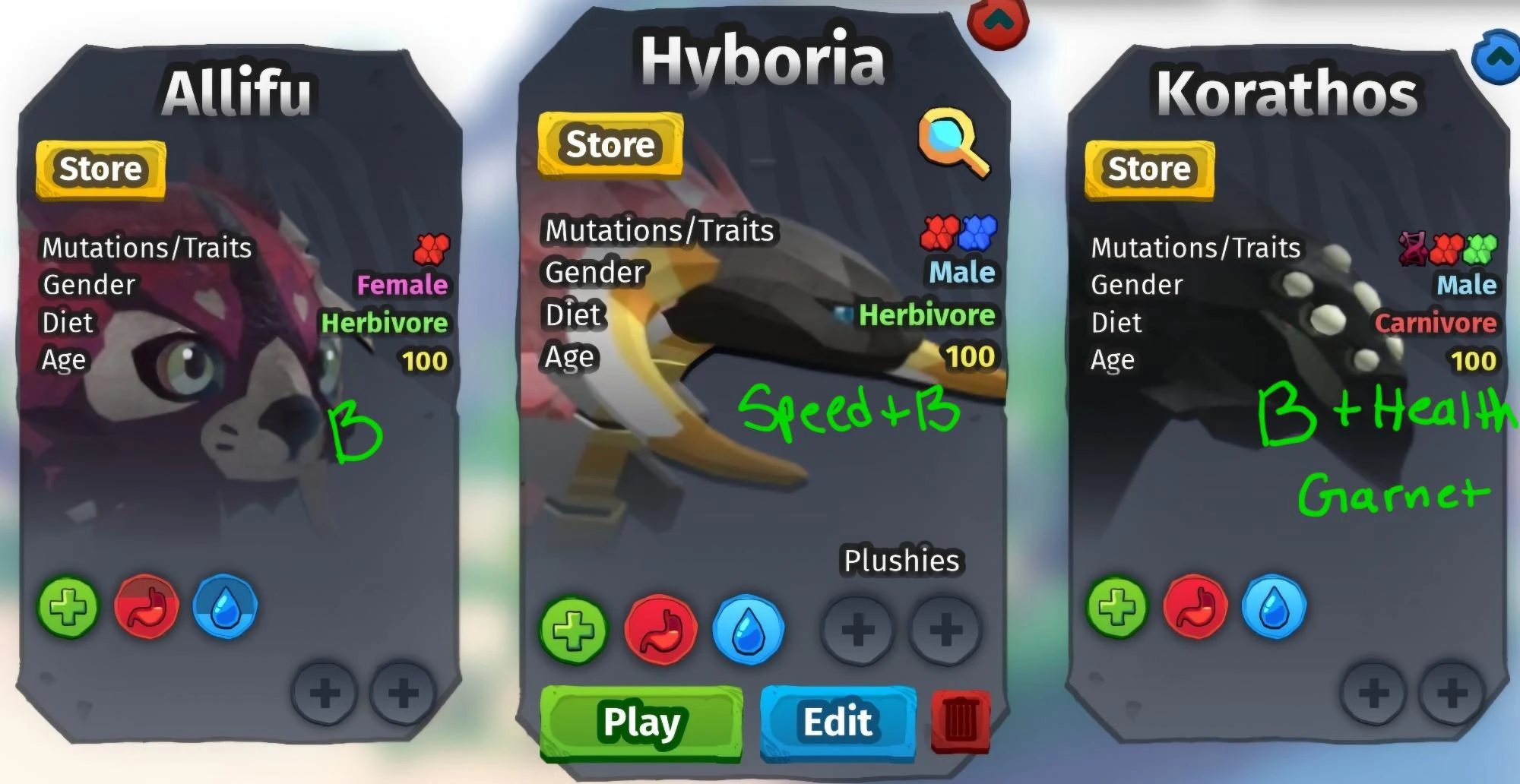Viewport: 1520px width, 784px height.
Task: Click Allifu's red stomach feed icon
Action: pyautogui.click(x=147, y=605)
